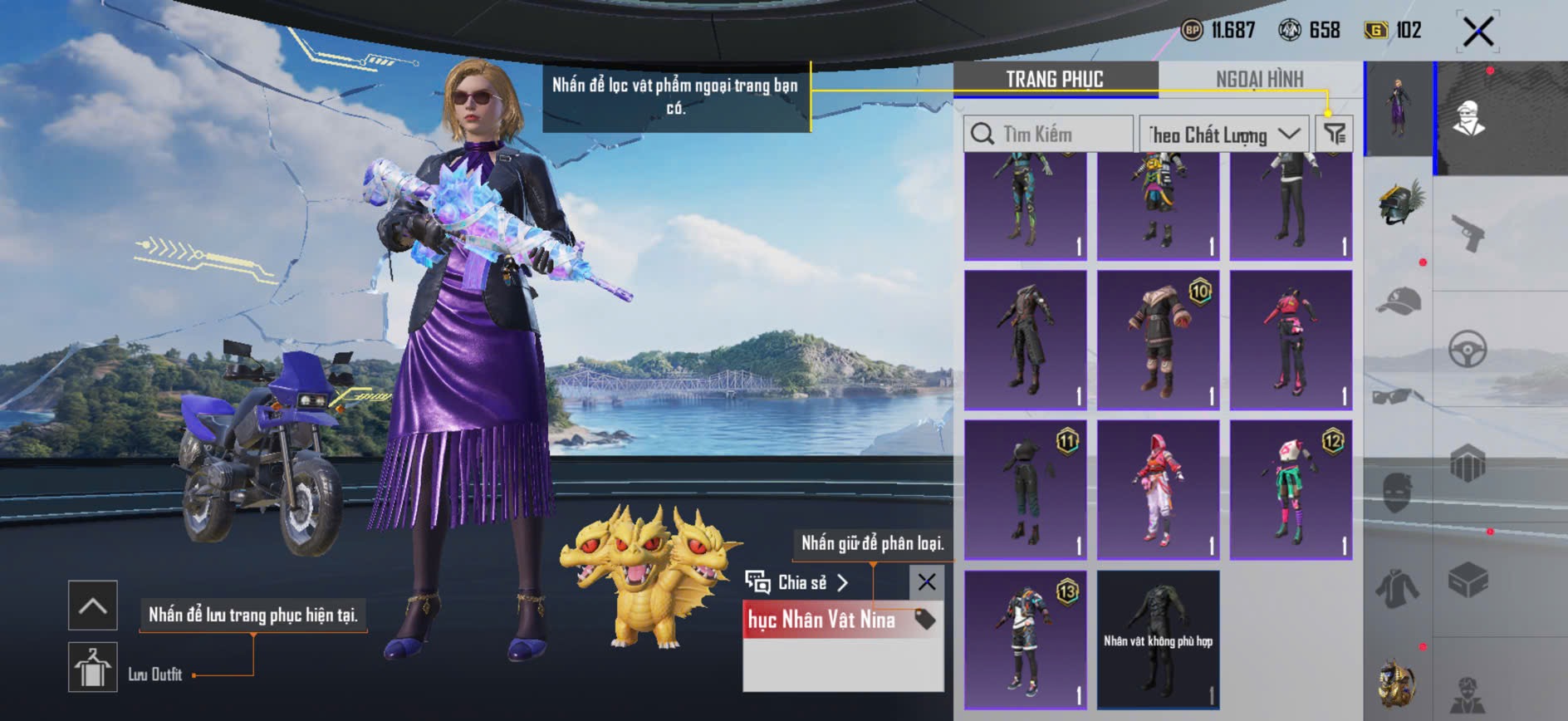Select the outfit tile with badge 13
This screenshot has height=721, width=1568.
pyautogui.click(x=1025, y=639)
